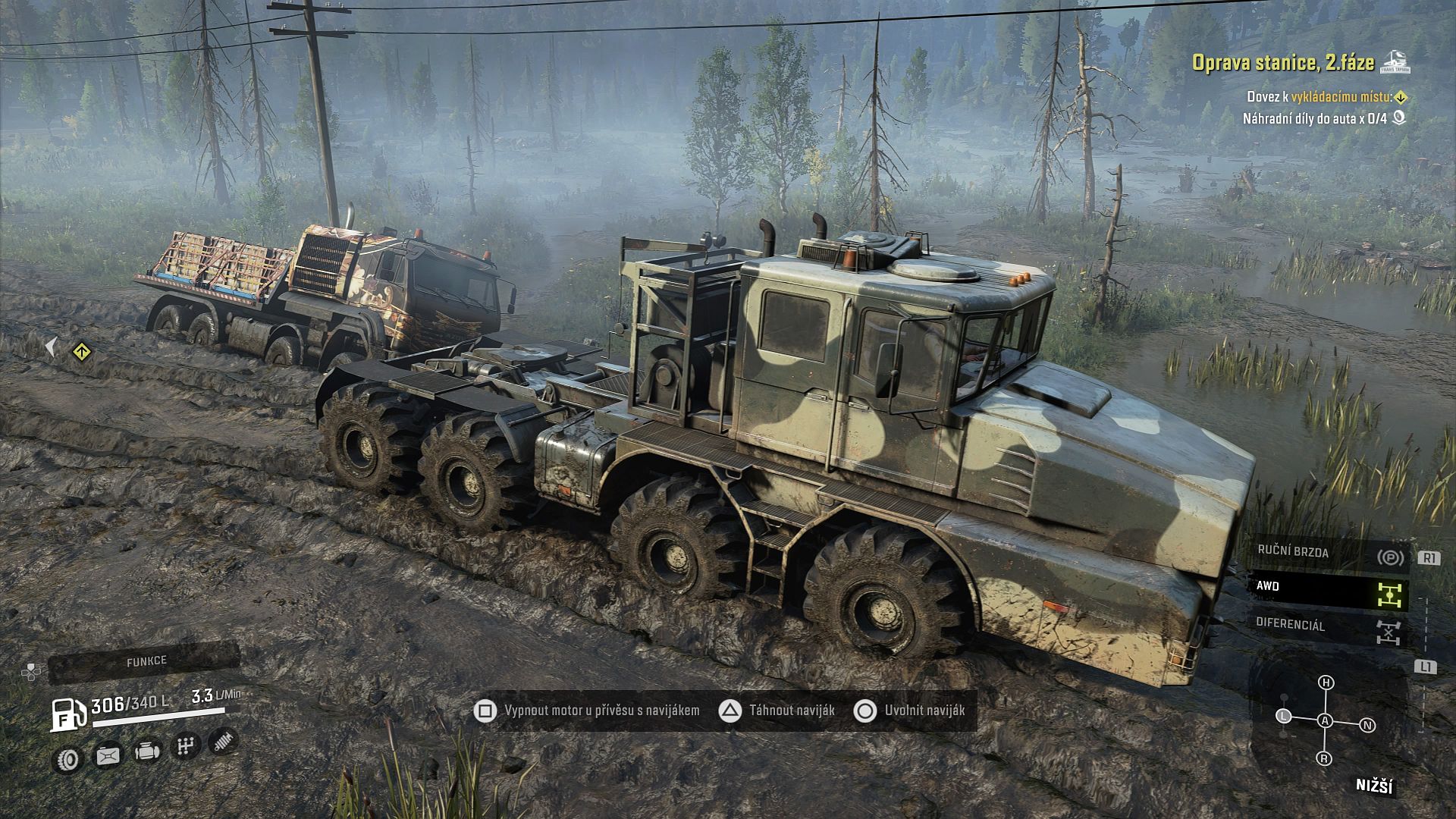Viewport: 1456px width, 819px height.
Task: Click the yellow diamond waypoint marker
Action: click(x=82, y=352)
